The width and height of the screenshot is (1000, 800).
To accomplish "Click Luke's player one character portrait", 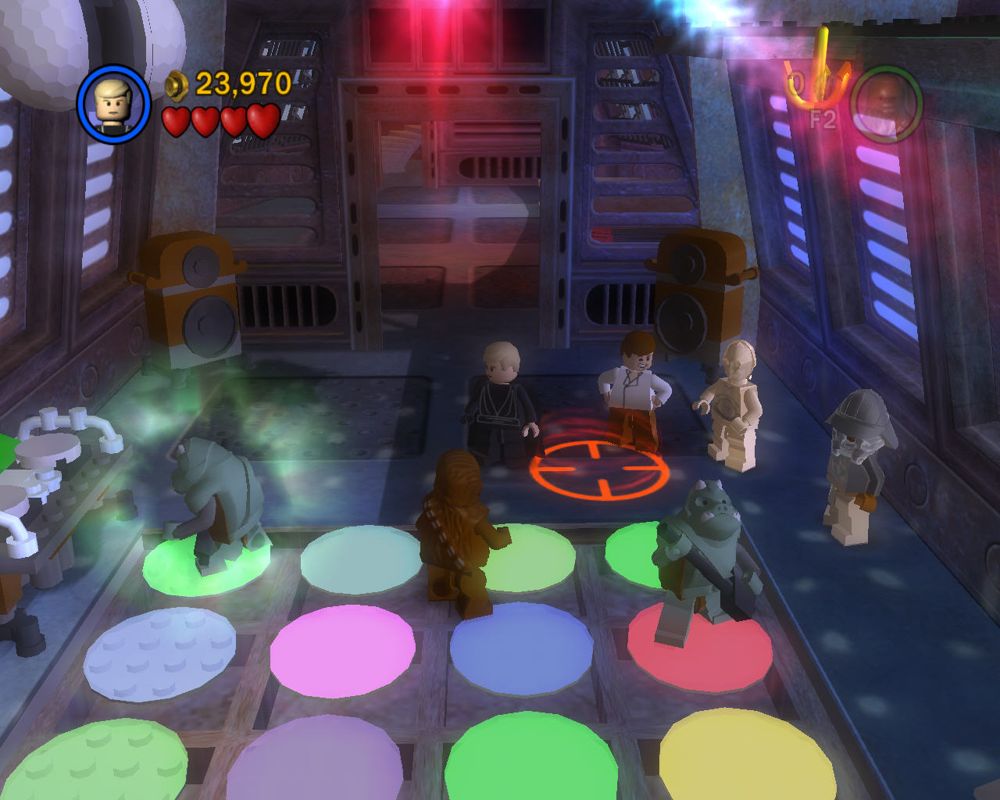I will click(x=113, y=104).
